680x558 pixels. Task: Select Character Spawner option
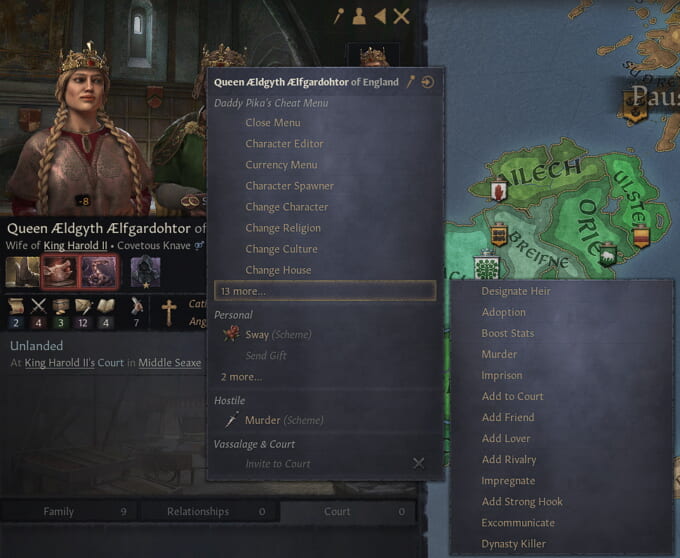click(x=289, y=186)
